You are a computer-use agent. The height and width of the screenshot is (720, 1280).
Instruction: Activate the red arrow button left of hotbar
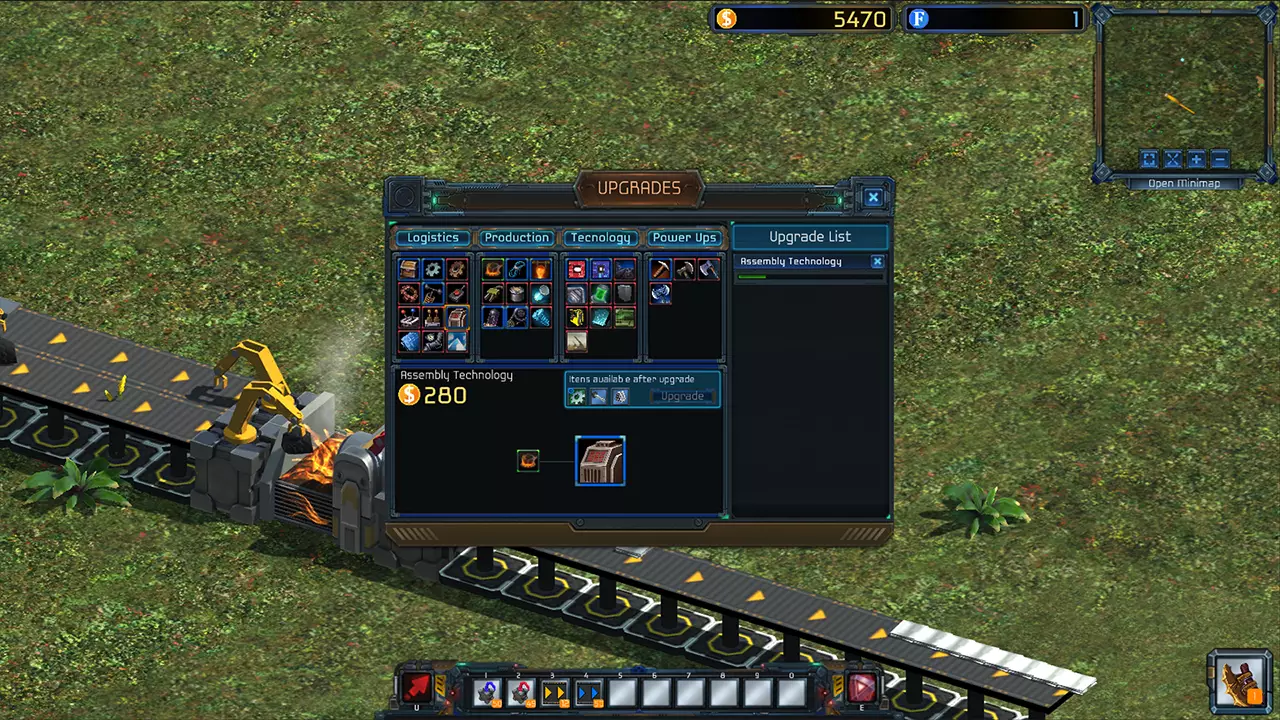(x=417, y=688)
